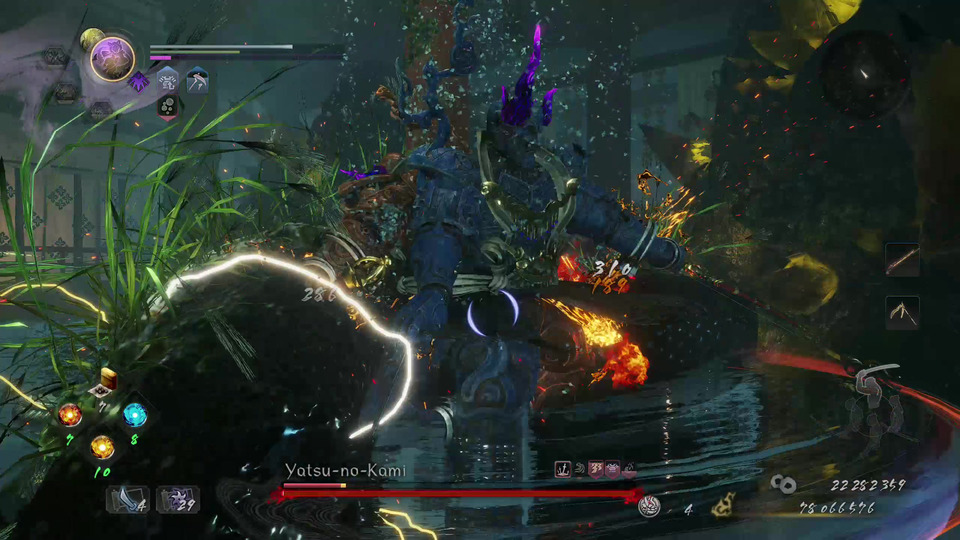The width and height of the screenshot is (960, 540).
Task: Use the yellow orb quick item
Action: (102, 446)
